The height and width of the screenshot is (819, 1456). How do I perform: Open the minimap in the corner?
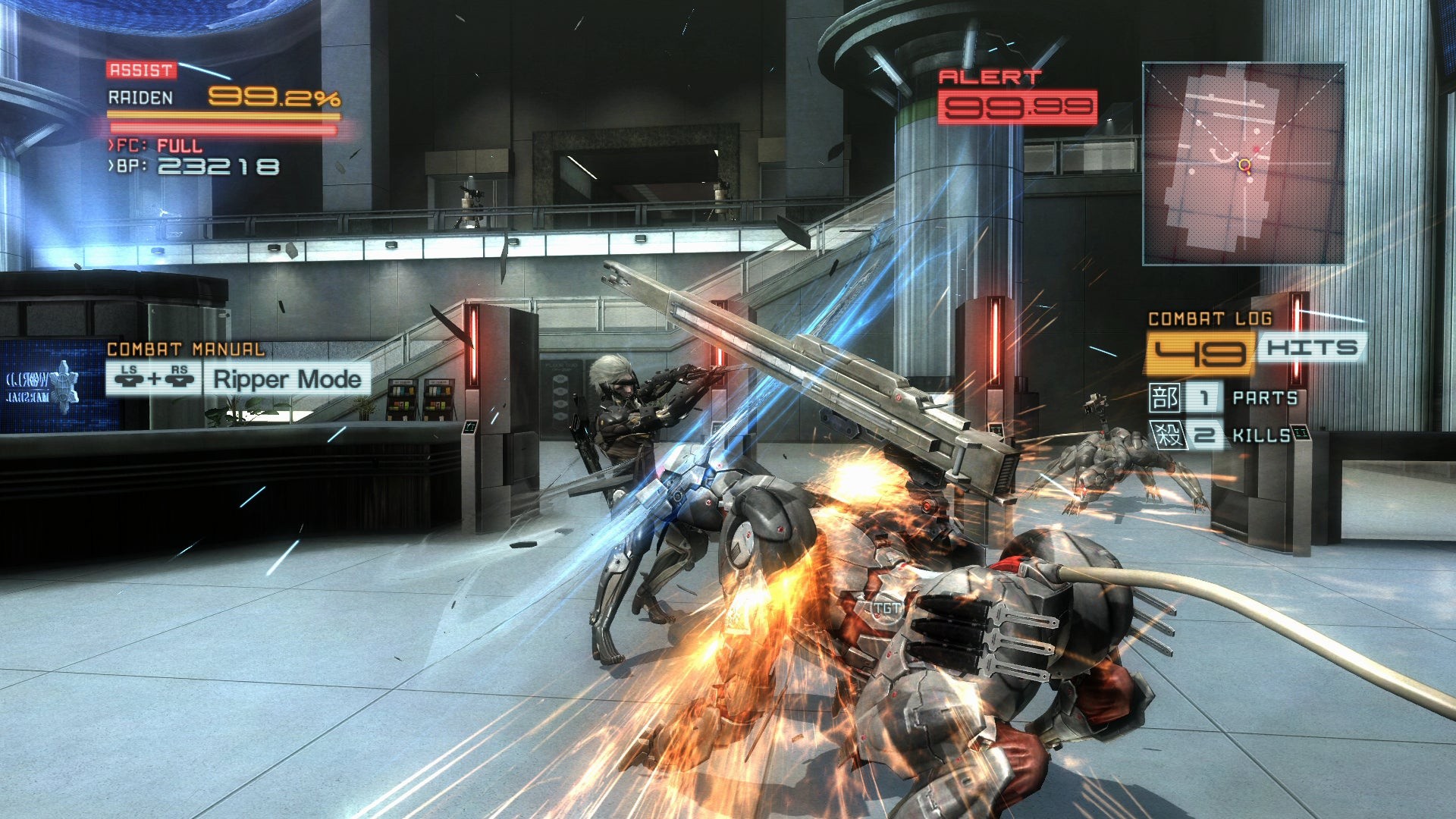pyautogui.click(x=1244, y=164)
